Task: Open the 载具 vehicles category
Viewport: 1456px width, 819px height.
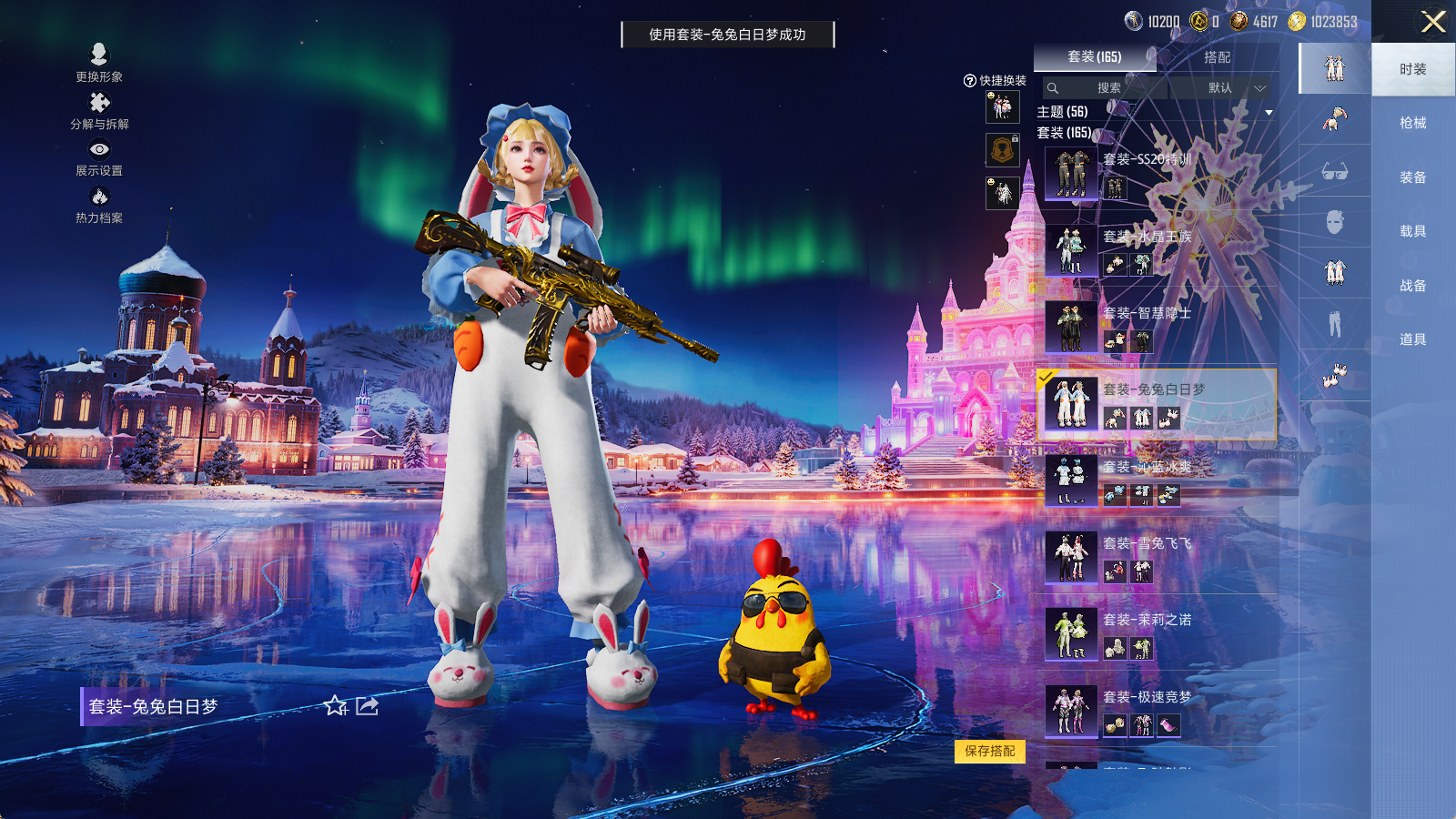Action: point(1412,231)
